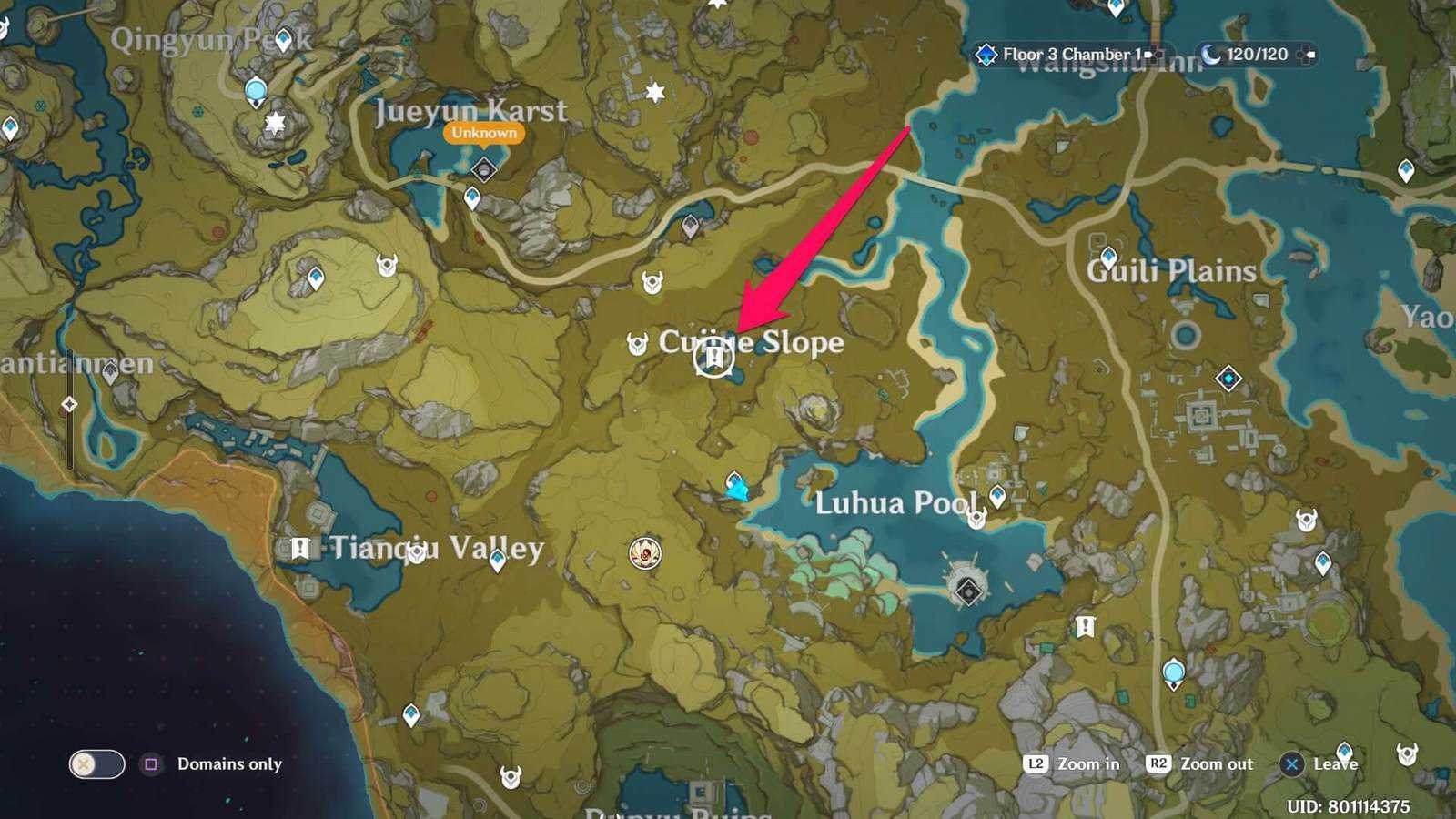The width and height of the screenshot is (1456, 819).
Task: Click the teleport waypoint beside the Luhua Pool label
Action: (x=998, y=496)
